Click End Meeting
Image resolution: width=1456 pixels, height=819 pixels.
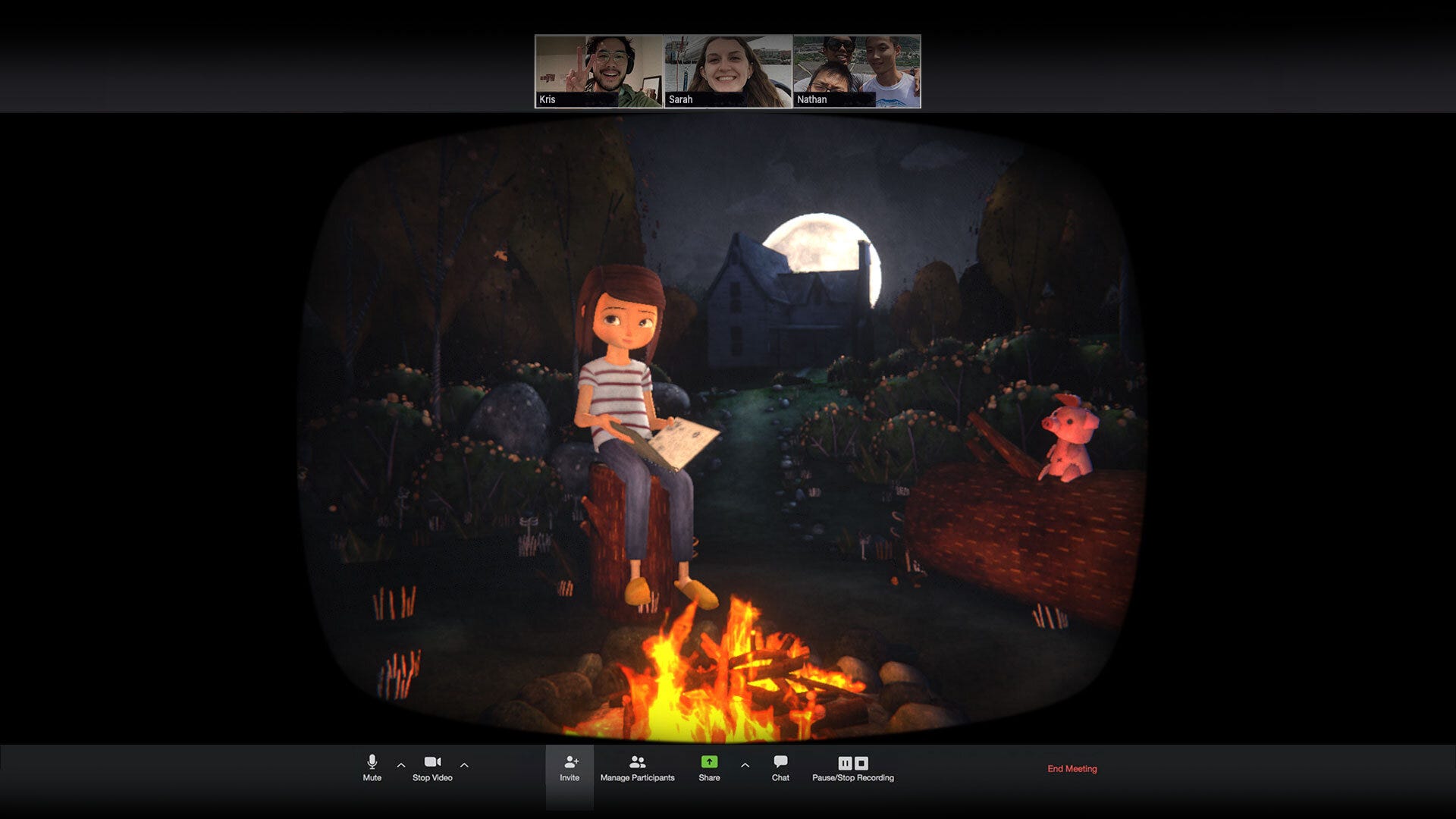tap(1072, 768)
